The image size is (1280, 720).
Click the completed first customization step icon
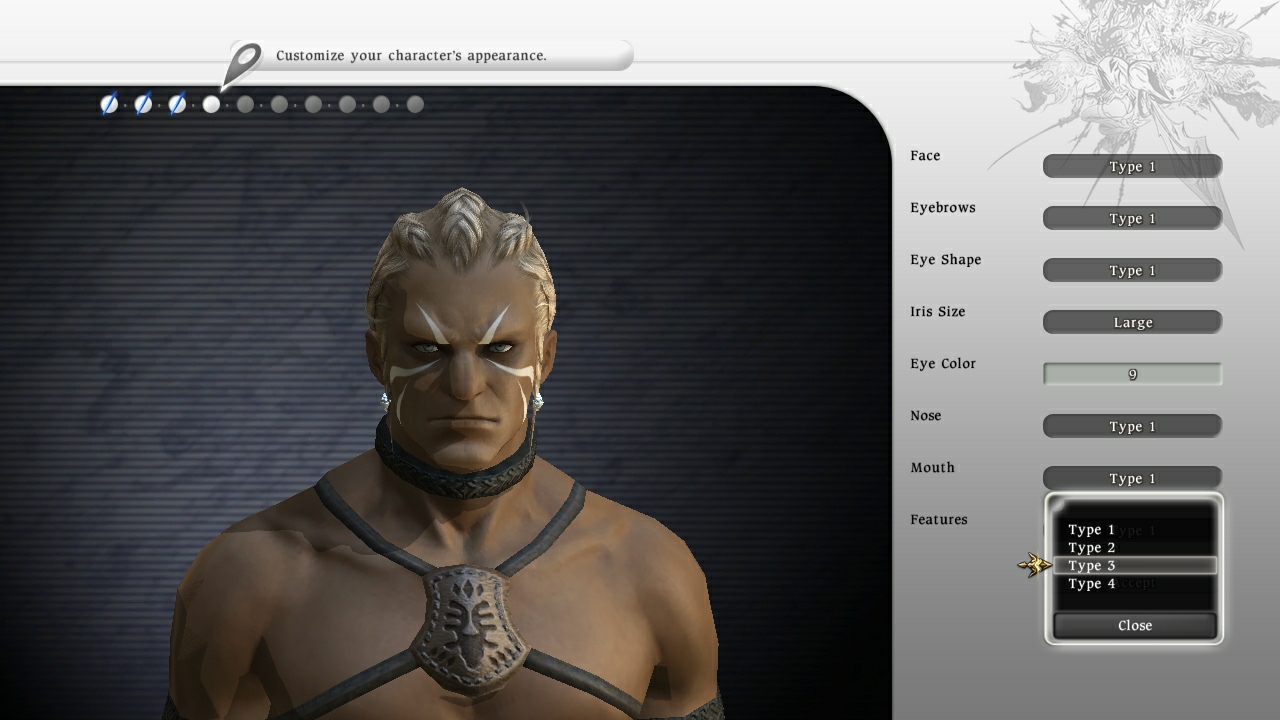tap(108, 104)
